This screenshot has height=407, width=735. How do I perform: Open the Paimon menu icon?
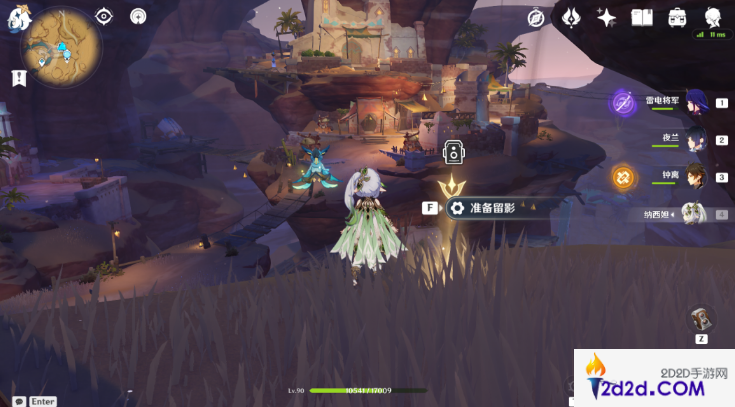pyautogui.click(x=14, y=17)
